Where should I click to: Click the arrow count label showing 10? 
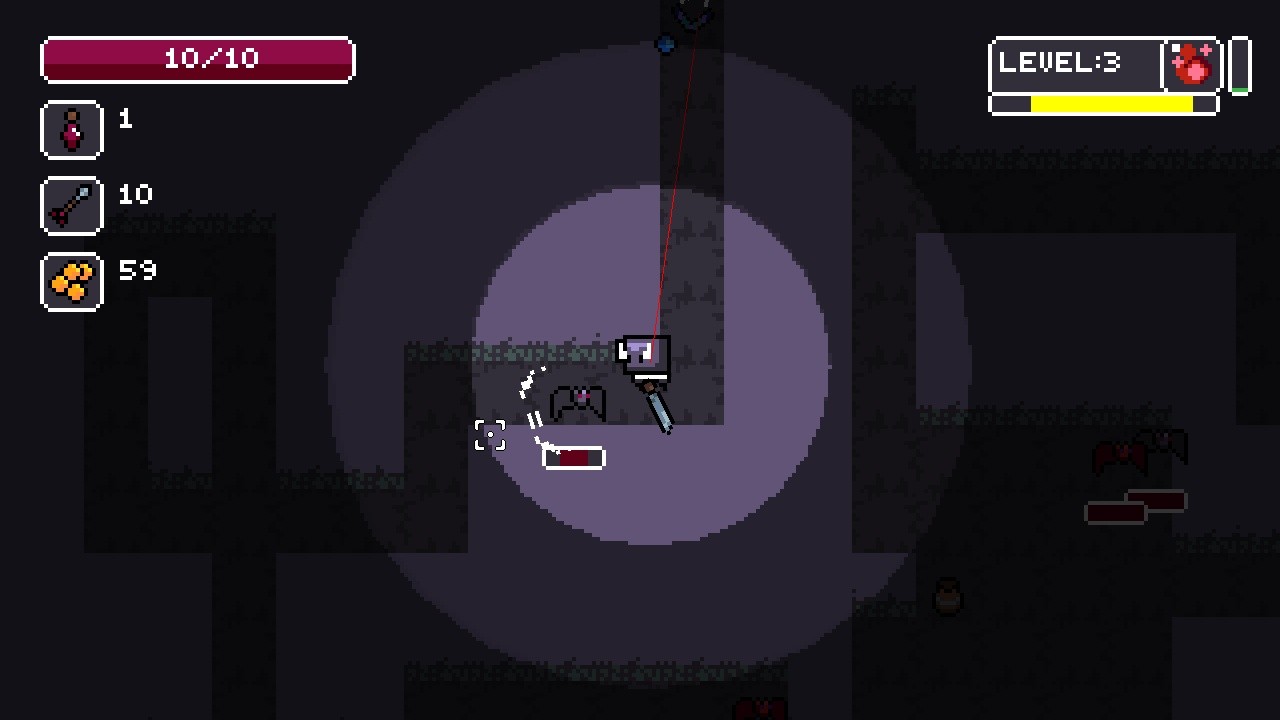(x=135, y=194)
